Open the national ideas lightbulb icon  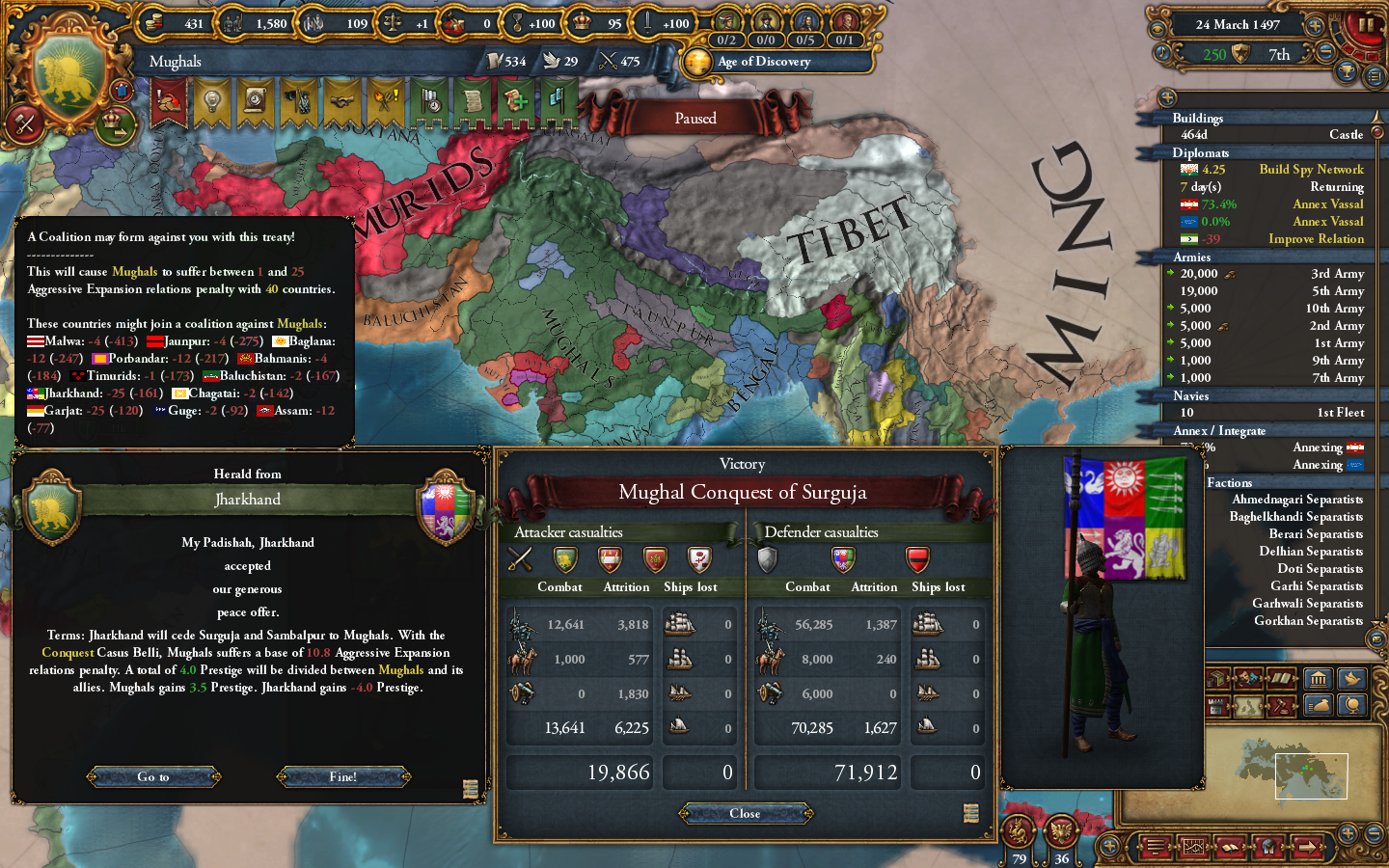coord(212,101)
